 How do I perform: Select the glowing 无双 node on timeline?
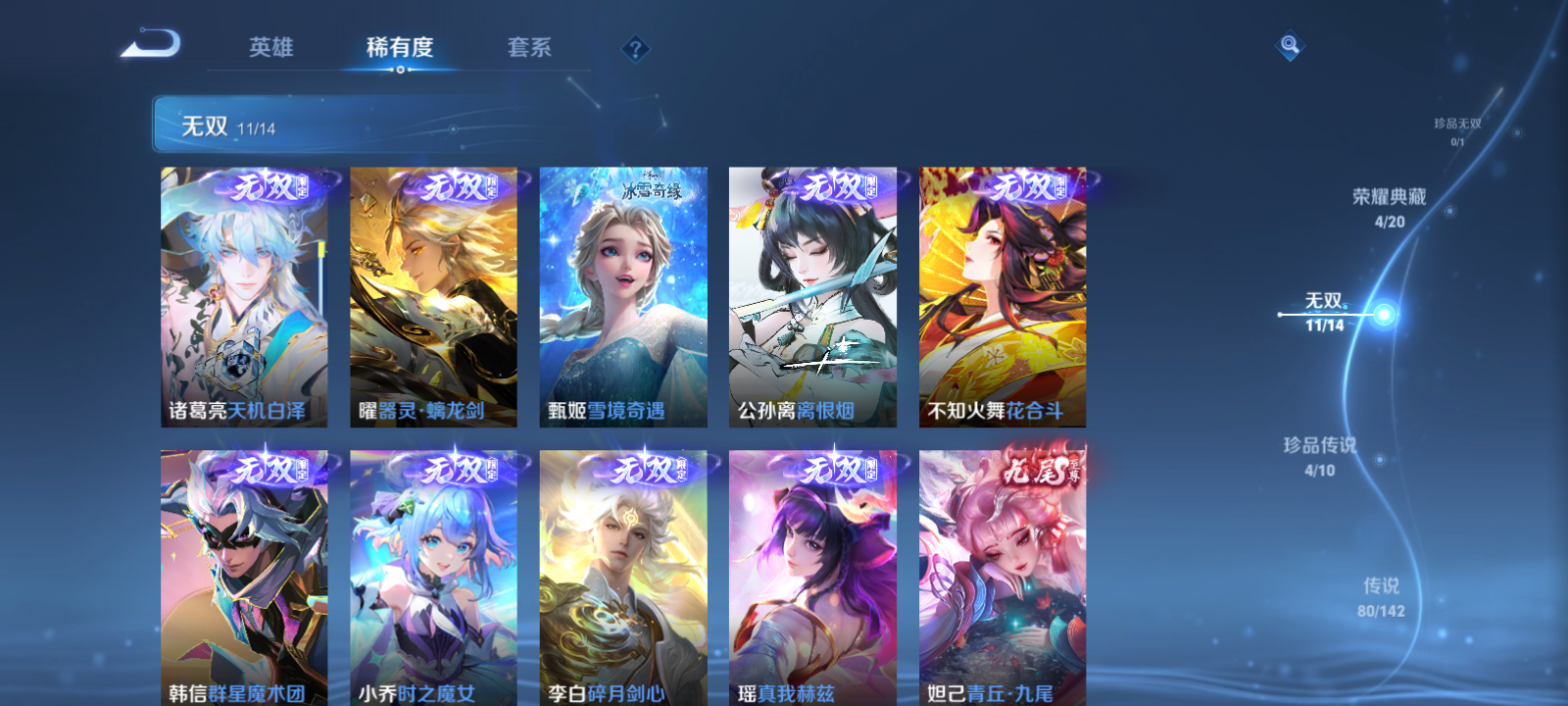[x=1382, y=316]
